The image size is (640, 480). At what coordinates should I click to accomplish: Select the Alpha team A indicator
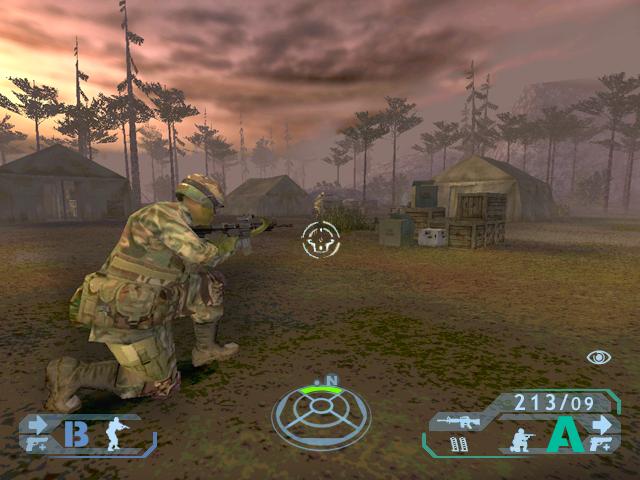click(x=565, y=437)
